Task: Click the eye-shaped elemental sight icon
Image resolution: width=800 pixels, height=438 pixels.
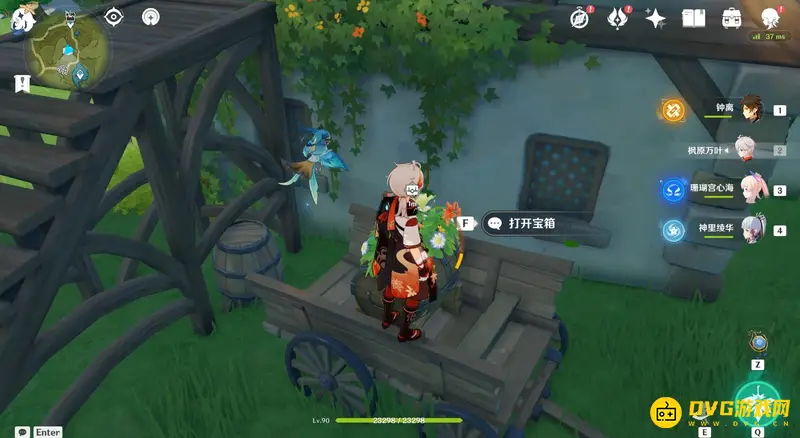Action: [113, 17]
